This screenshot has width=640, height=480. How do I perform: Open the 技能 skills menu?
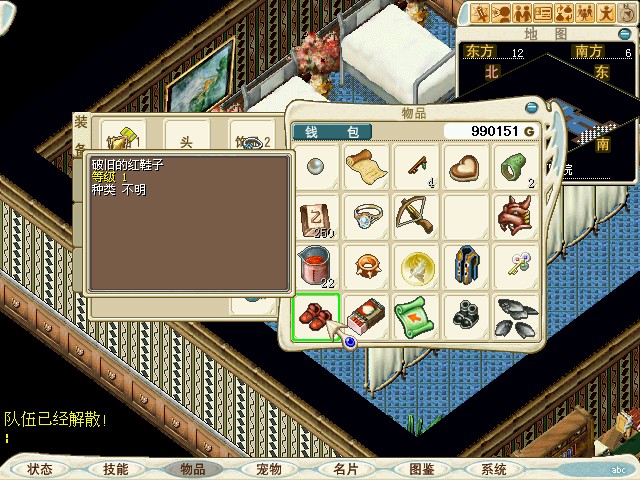coord(116,469)
